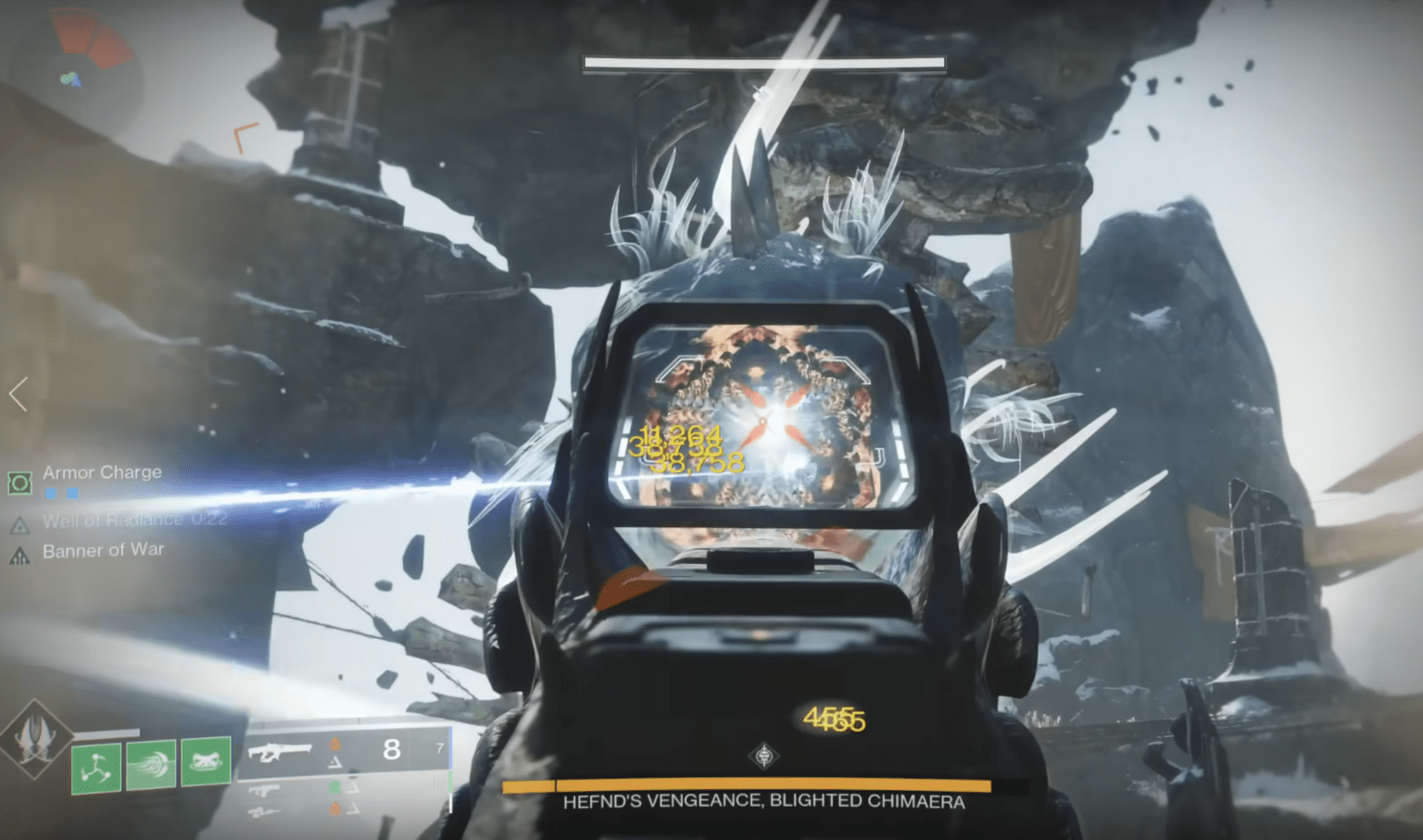The width and height of the screenshot is (1423, 840).
Task: Select the Banner of War buff label
Action: tap(104, 550)
